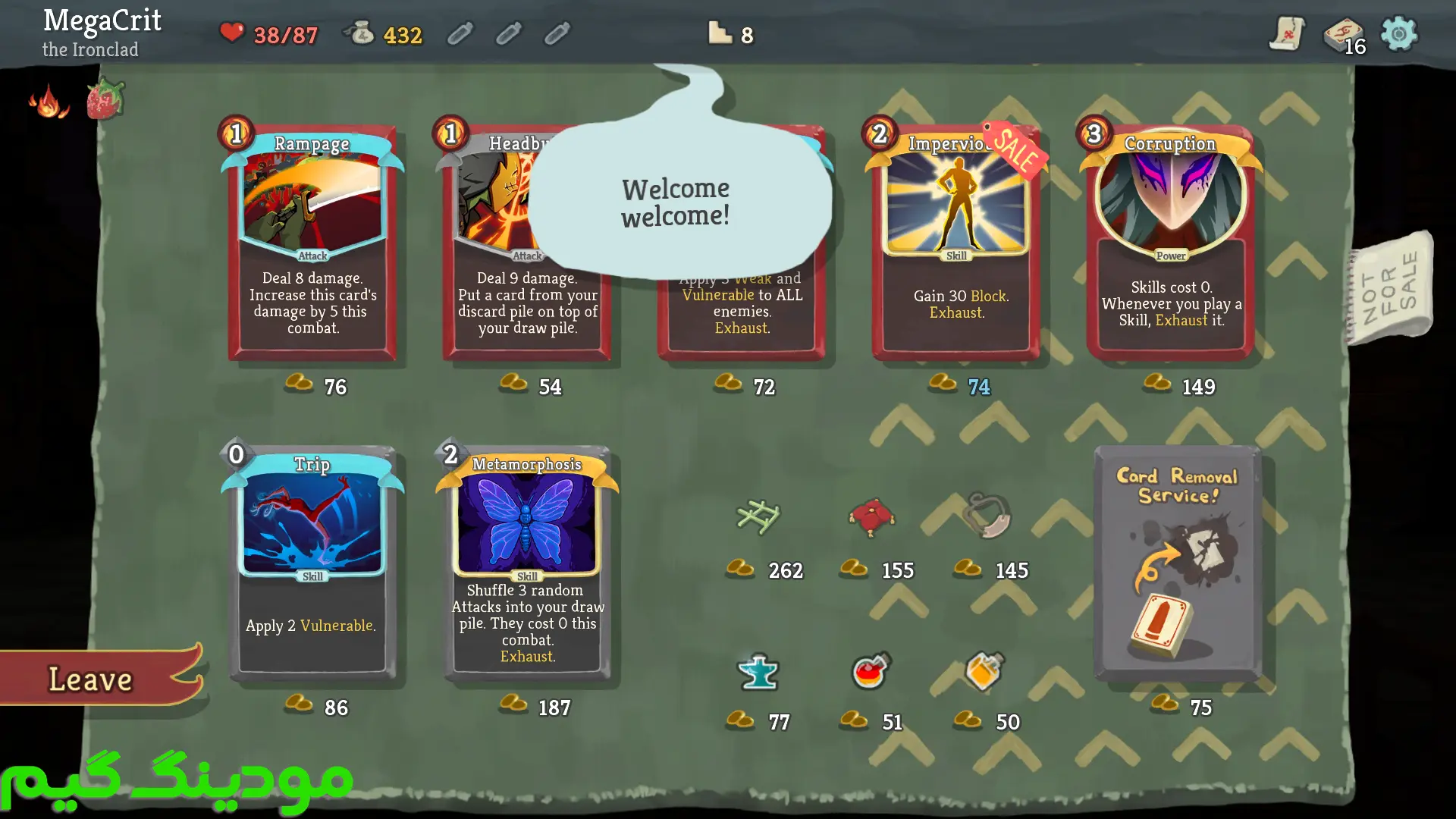Inspect the Burning Blood relic
This screenshot has width=1456, height=819.
pos(49,101)
